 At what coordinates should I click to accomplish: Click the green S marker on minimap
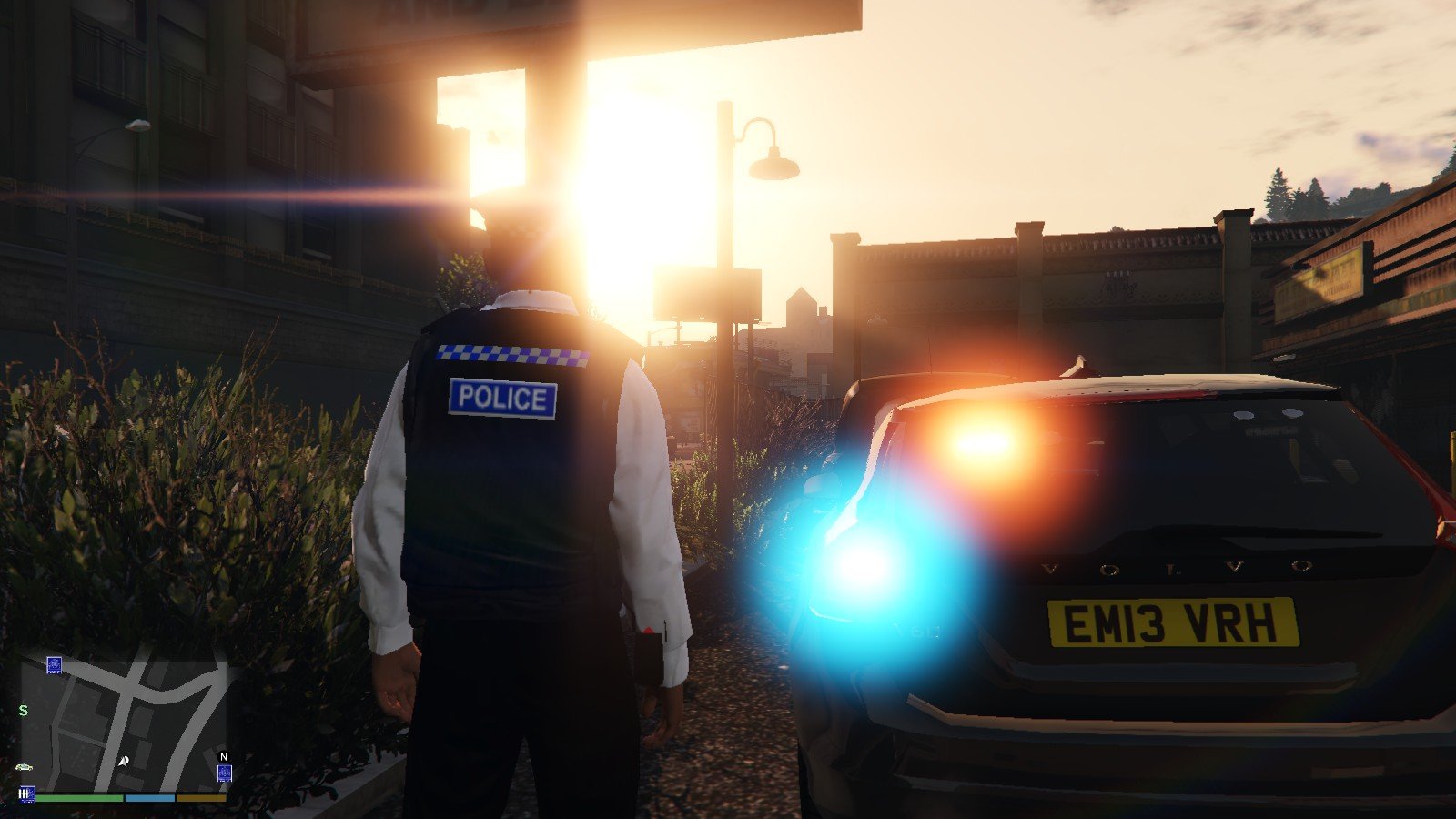(x=24, y=710)
